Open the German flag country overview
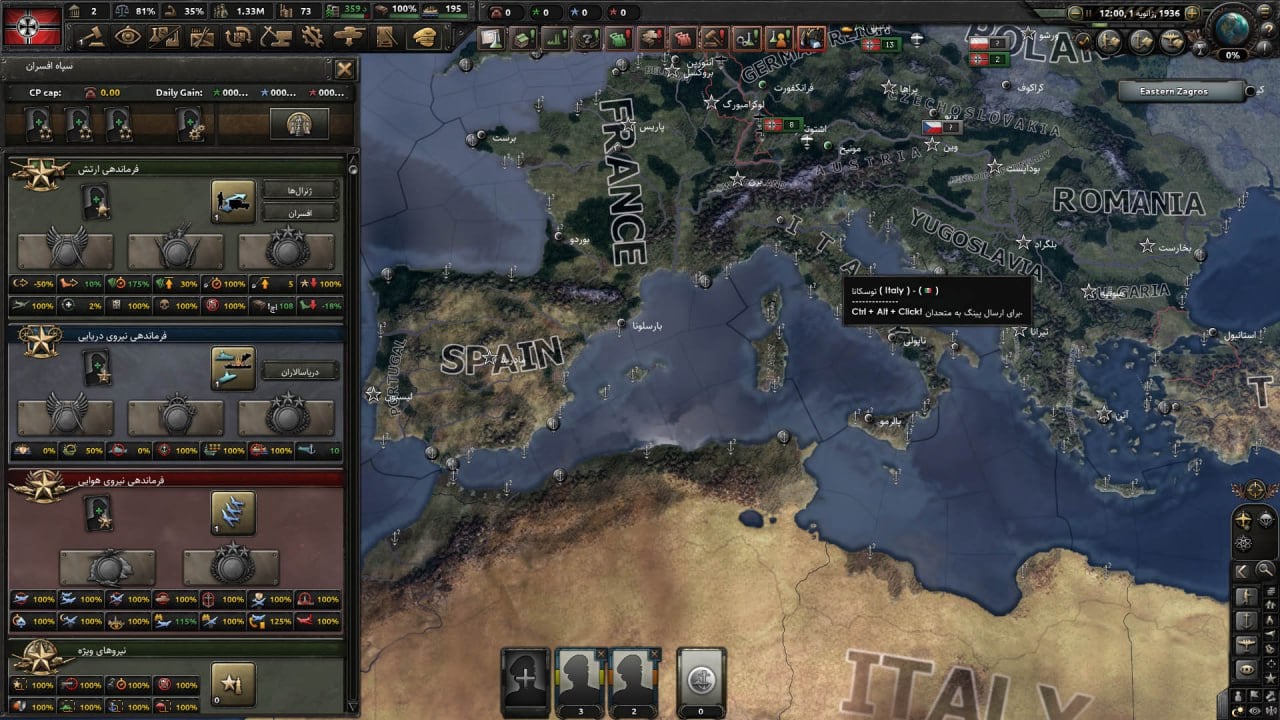 [x=33, y=25]
